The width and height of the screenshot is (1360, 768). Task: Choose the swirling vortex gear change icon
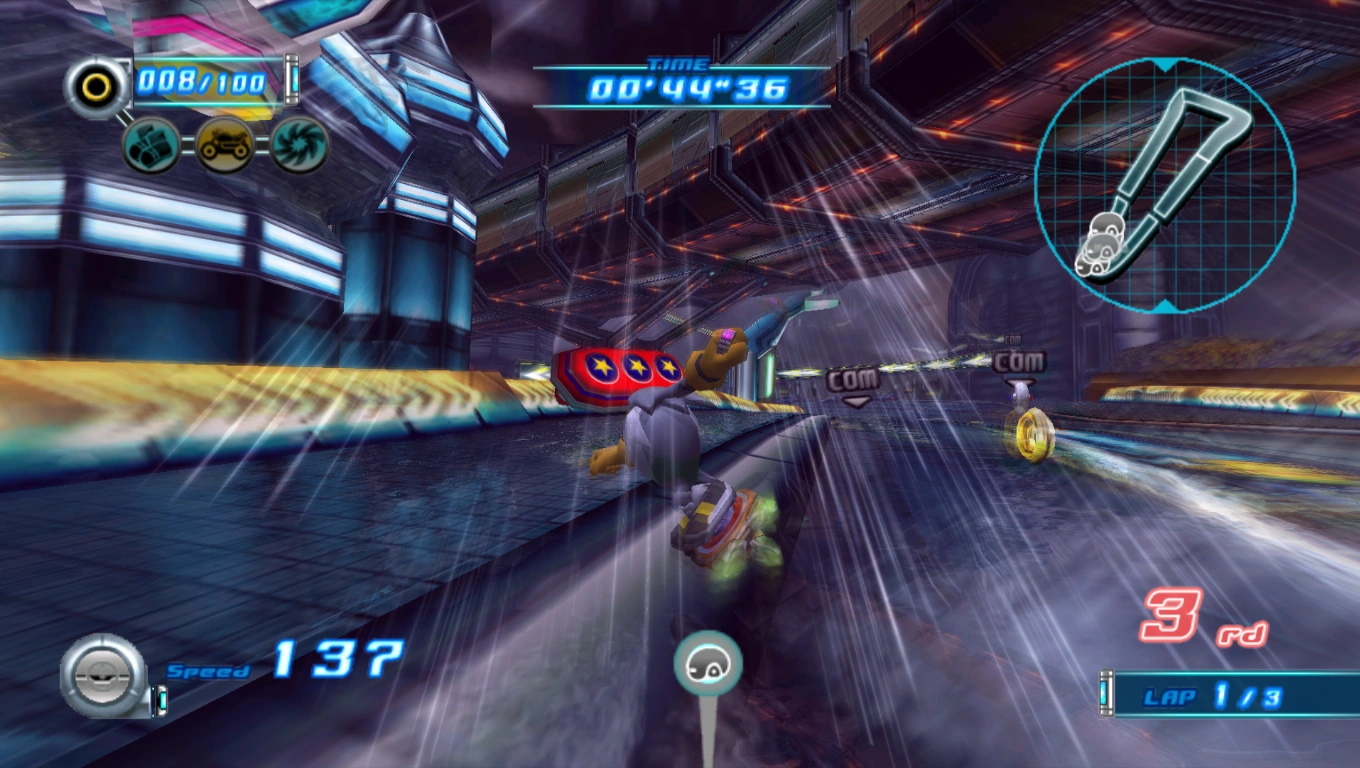299,144
